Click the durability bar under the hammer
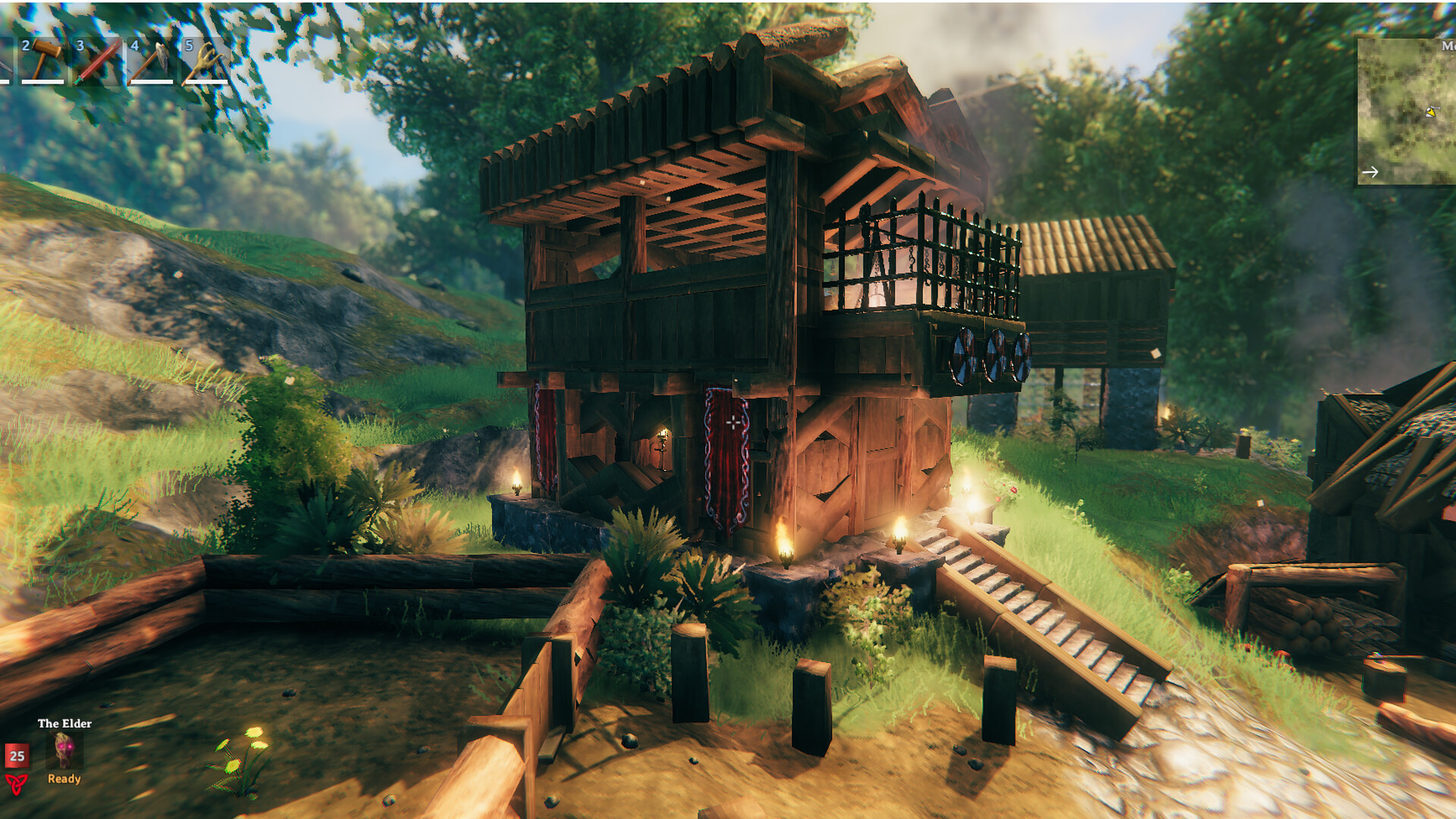This screenshot has width=1456, height=819. (x=43, y=82)
